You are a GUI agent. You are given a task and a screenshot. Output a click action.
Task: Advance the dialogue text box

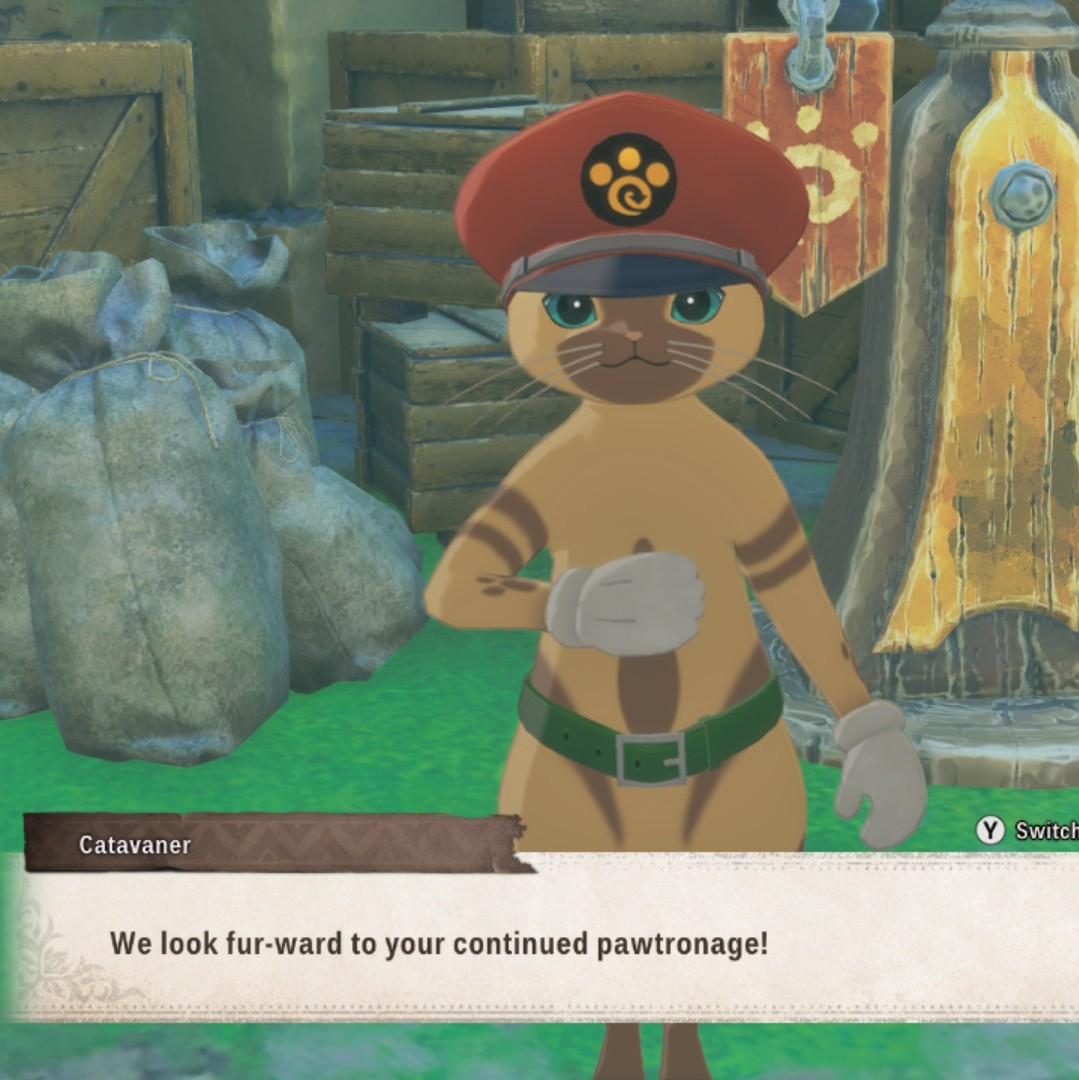540,940
